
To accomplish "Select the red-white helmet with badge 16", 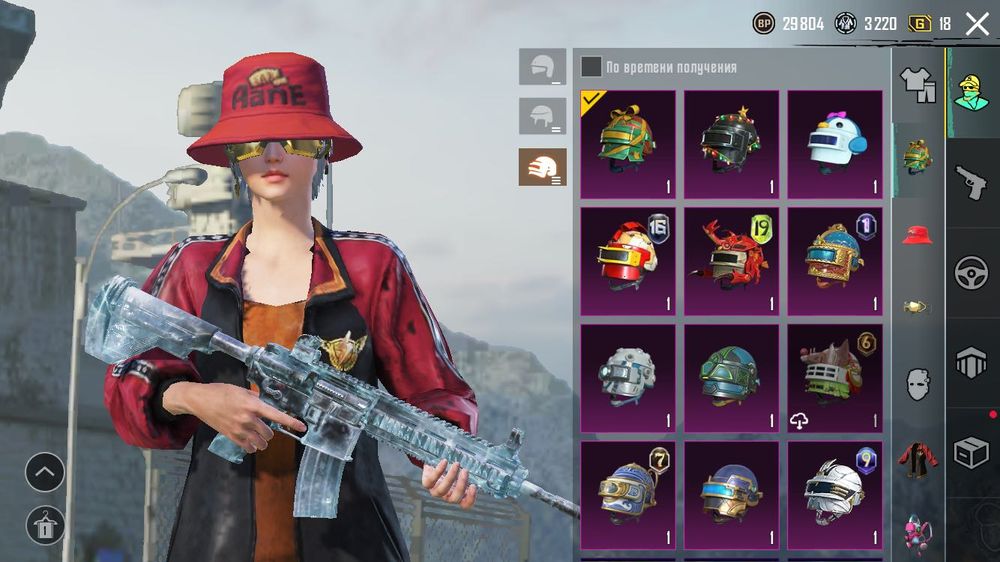I will 628,261.
